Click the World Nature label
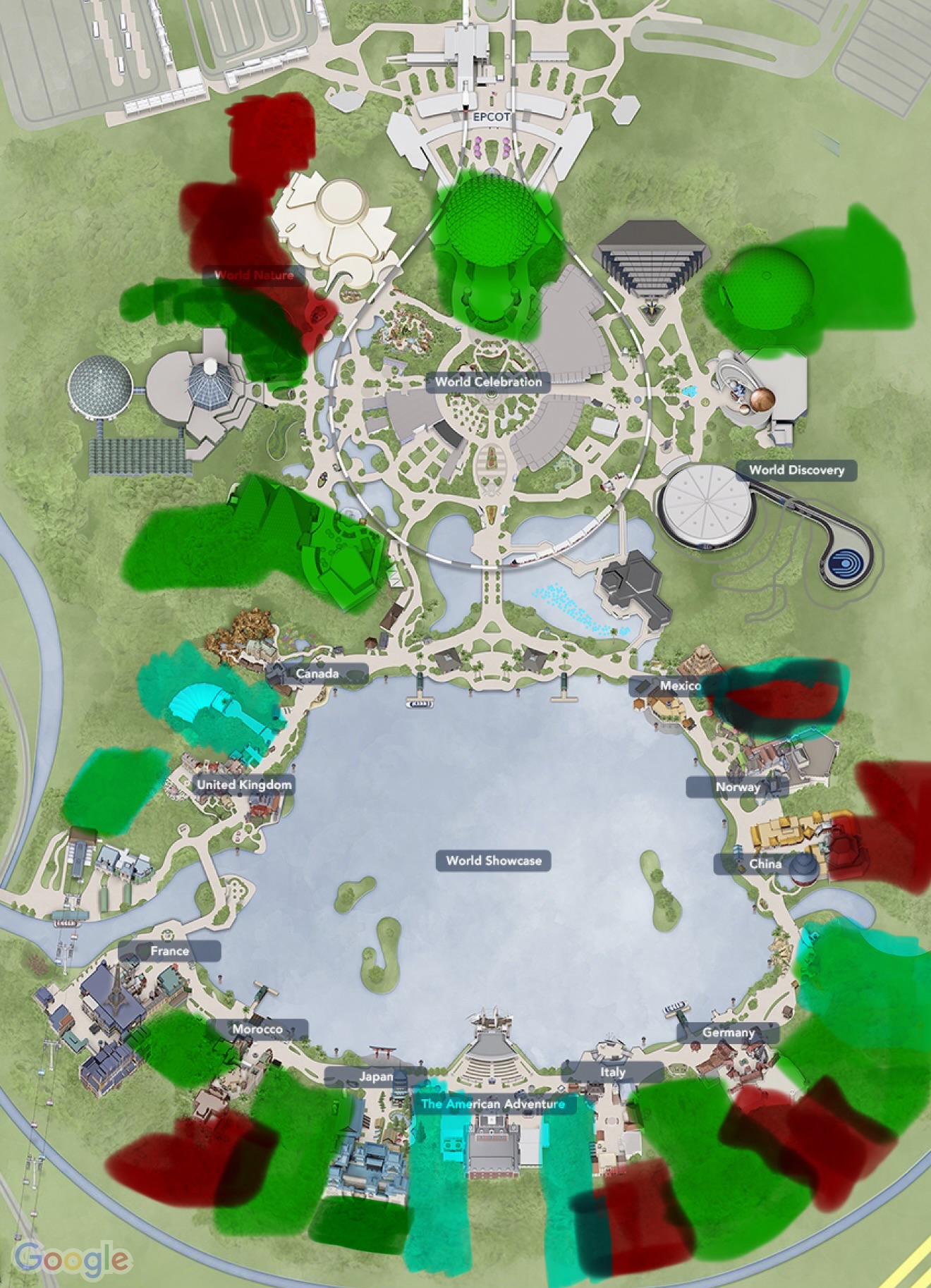 click(253, 276)
